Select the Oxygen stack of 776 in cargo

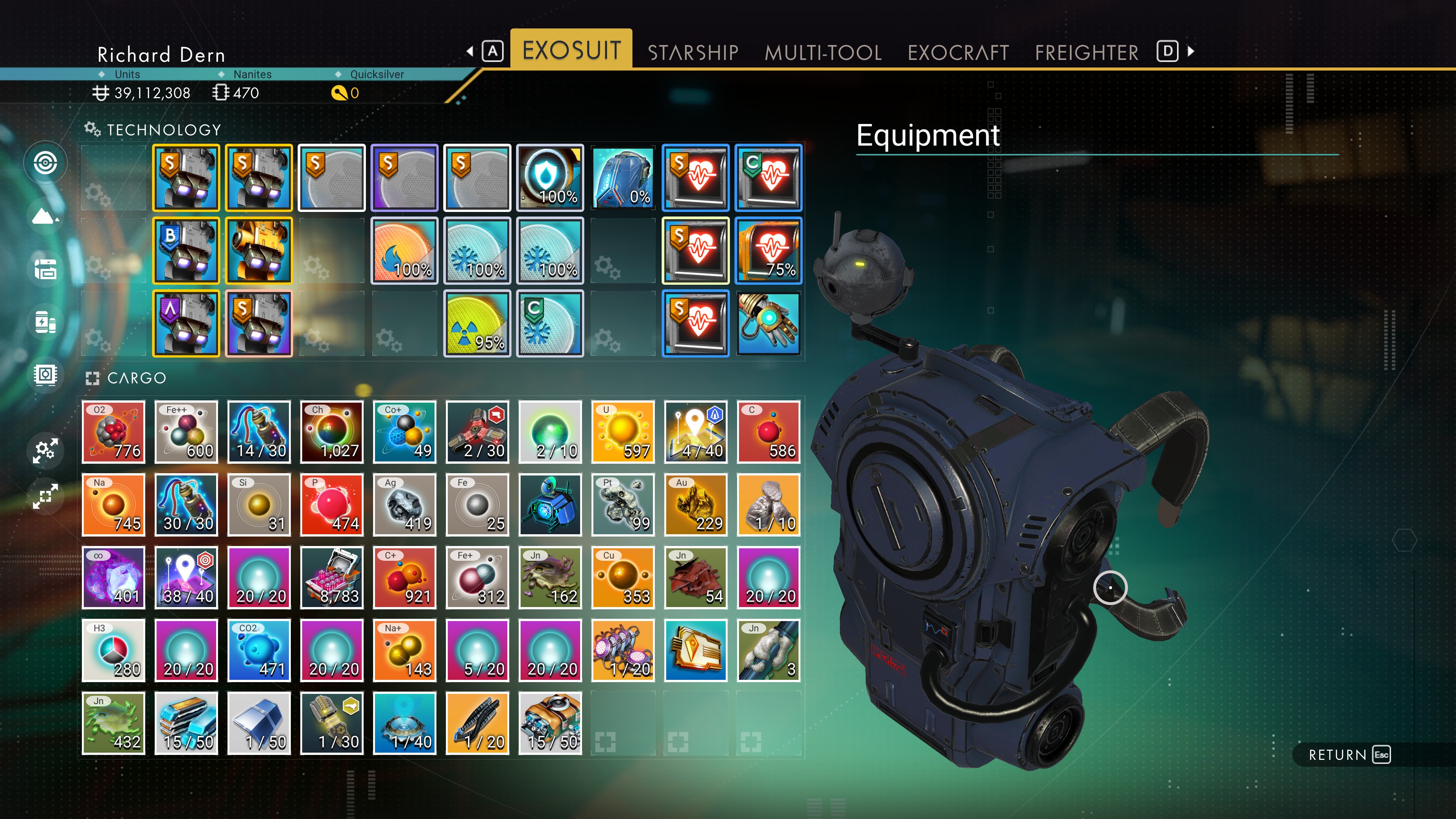(113, 432)
